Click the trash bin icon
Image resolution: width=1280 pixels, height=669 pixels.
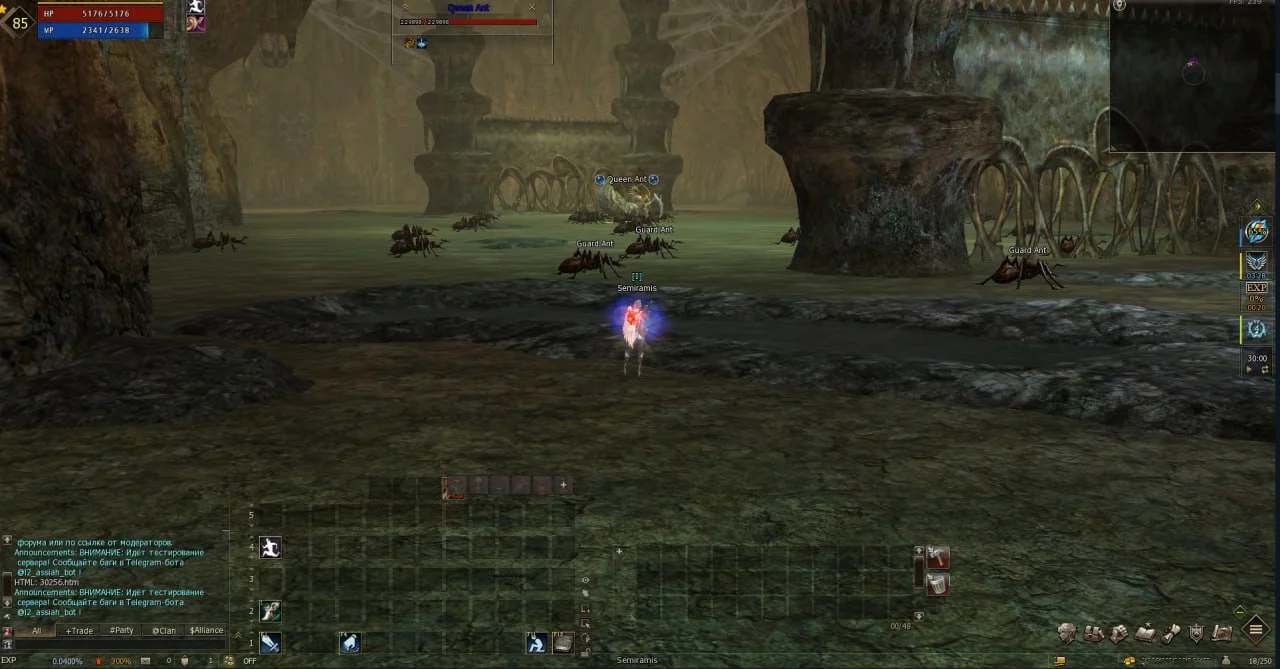click(937, 585)
